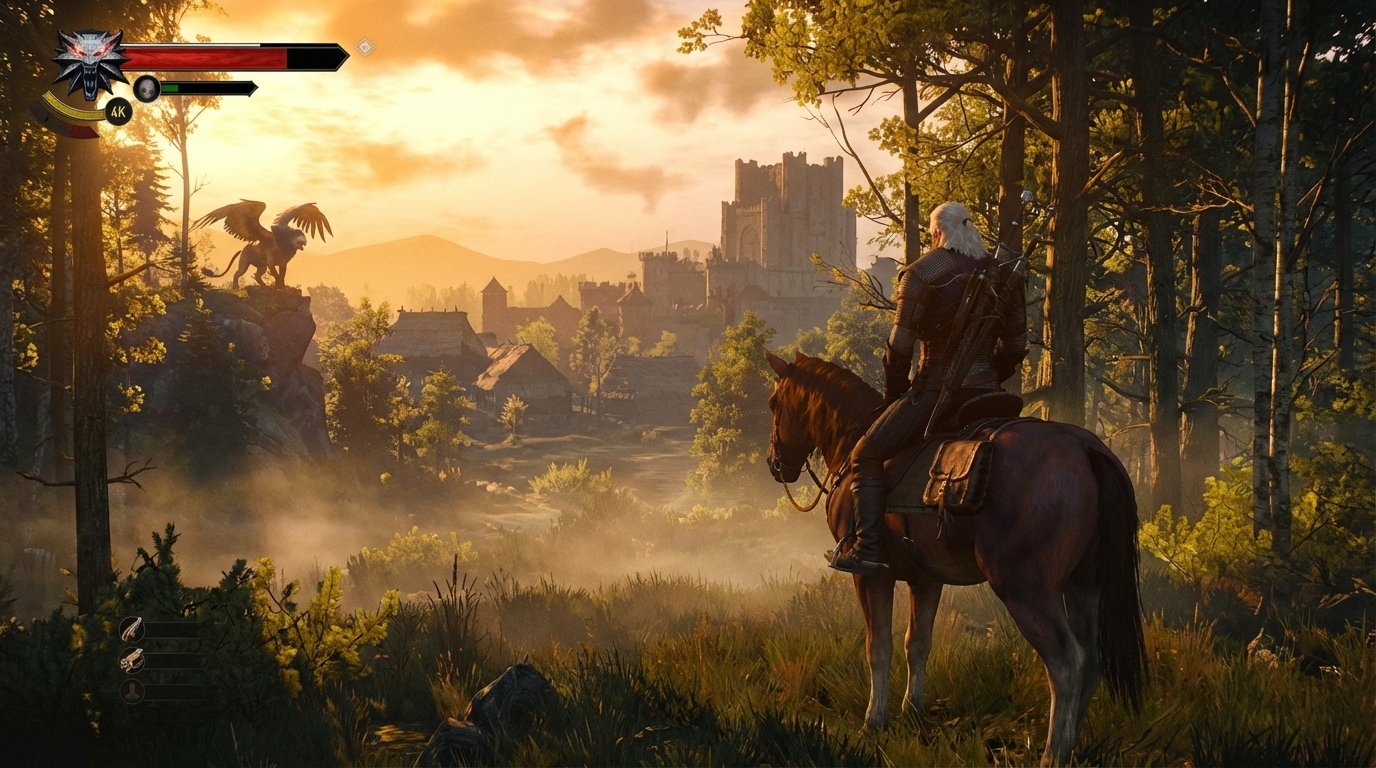Open the character armor slot icon
1376x768 pixels.
pos(132,691)
